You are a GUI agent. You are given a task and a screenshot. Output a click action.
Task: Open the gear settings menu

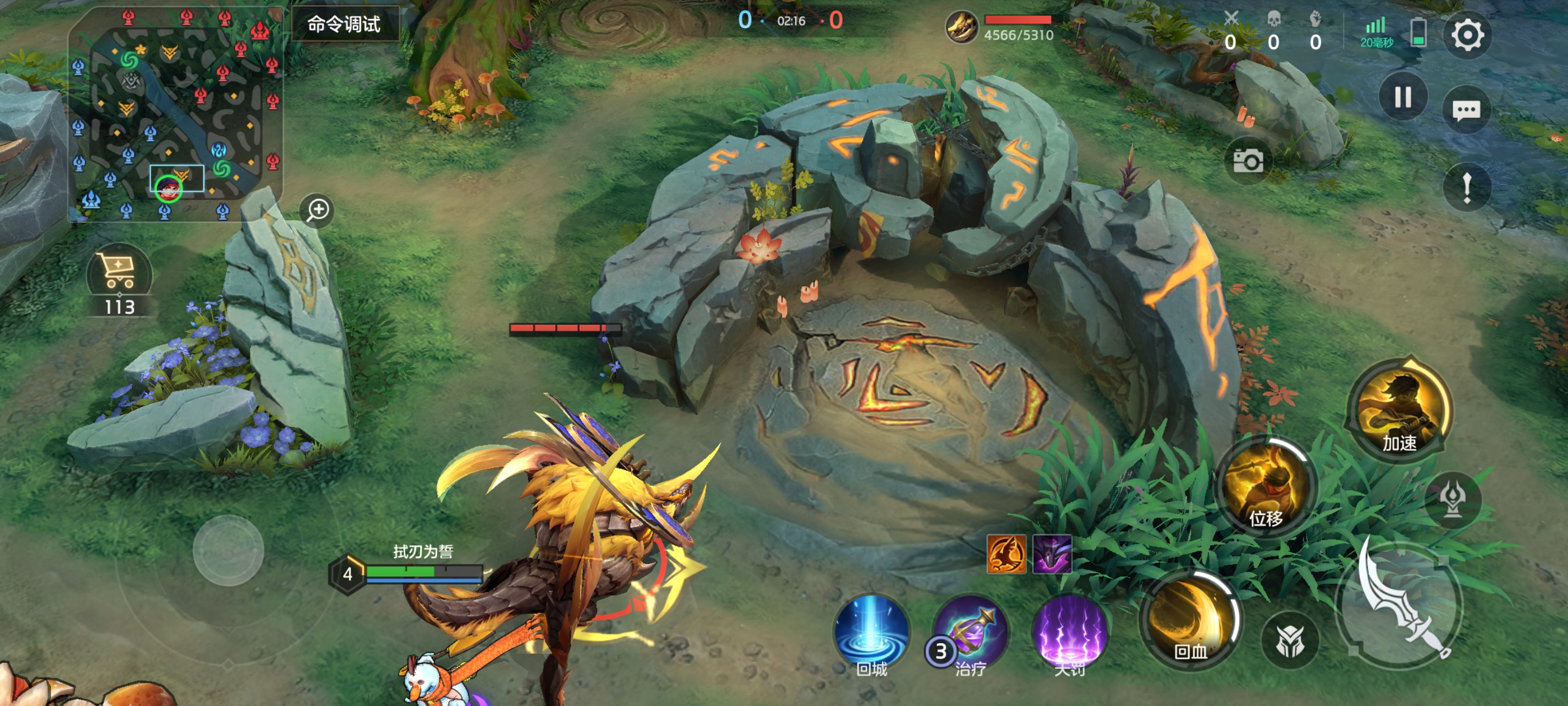click(x=1467, y=35)
